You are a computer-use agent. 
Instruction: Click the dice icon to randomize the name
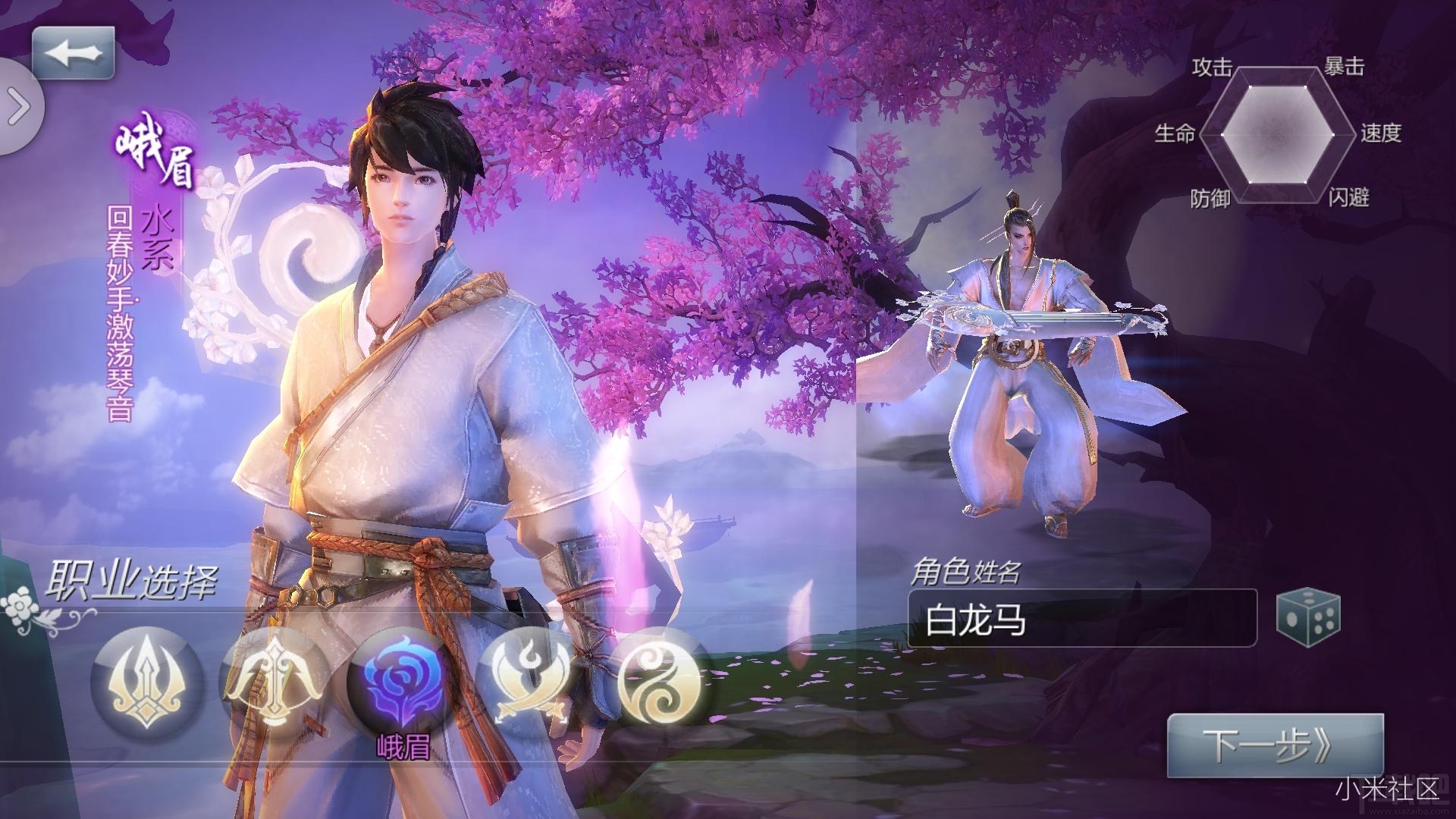1310,616
